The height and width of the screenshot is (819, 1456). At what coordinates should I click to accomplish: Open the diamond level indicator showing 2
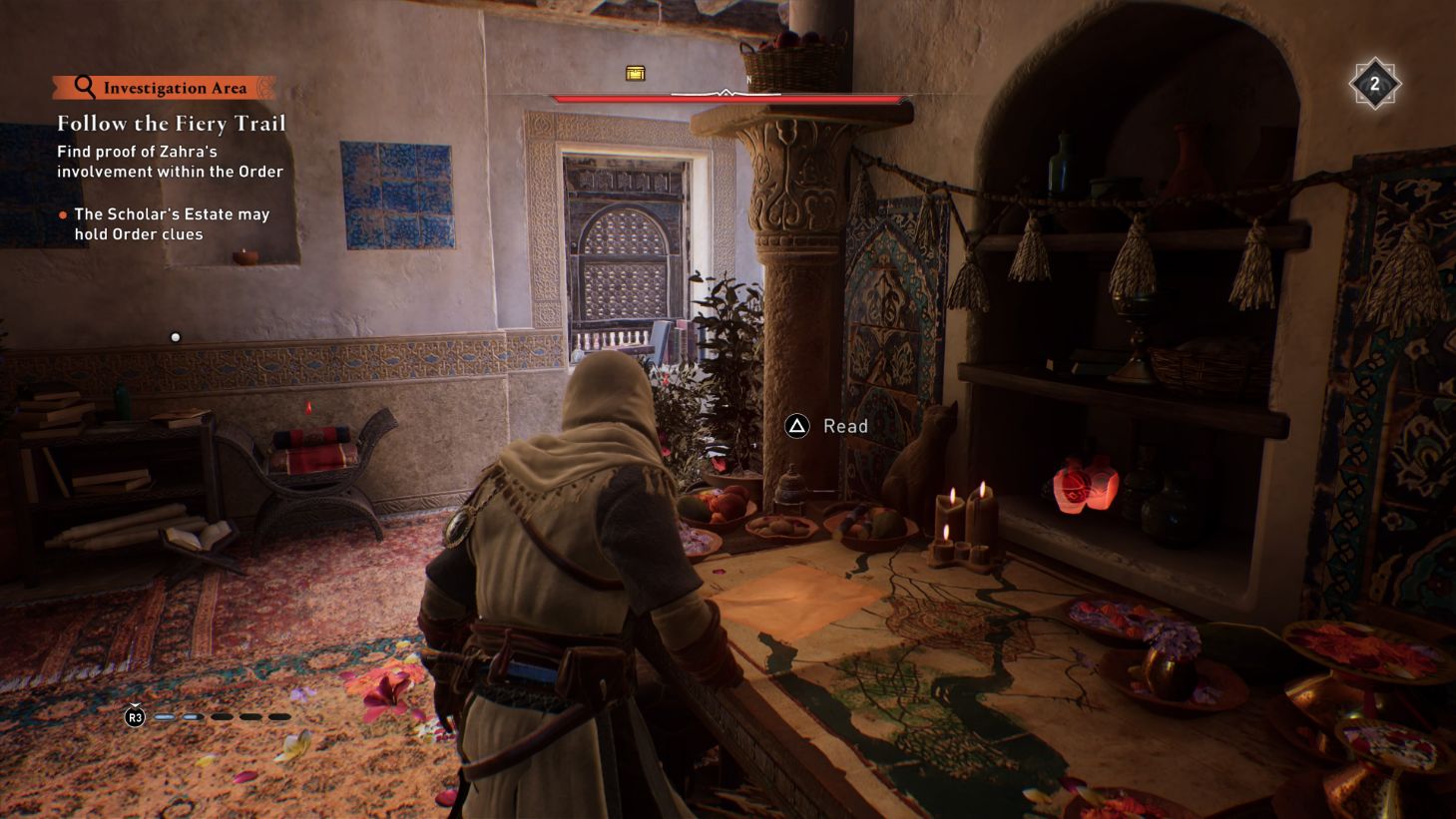tap(1376, 84)
